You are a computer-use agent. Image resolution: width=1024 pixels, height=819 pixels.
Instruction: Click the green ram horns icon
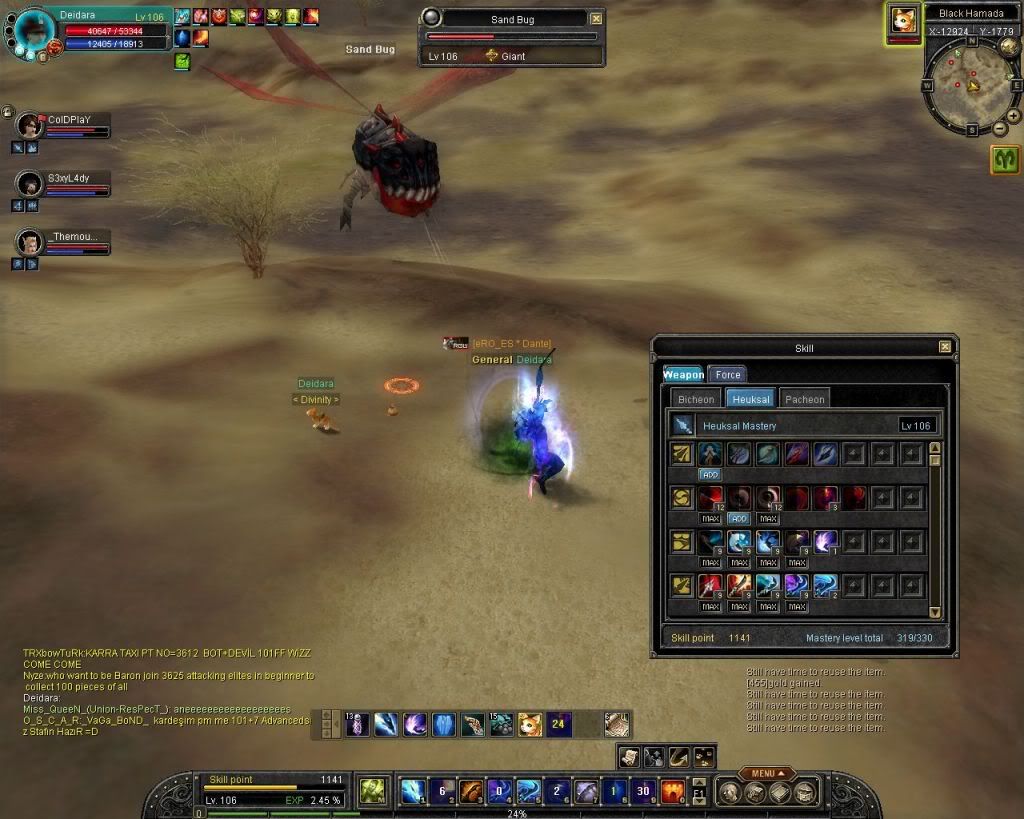[x=1005, y=159]
